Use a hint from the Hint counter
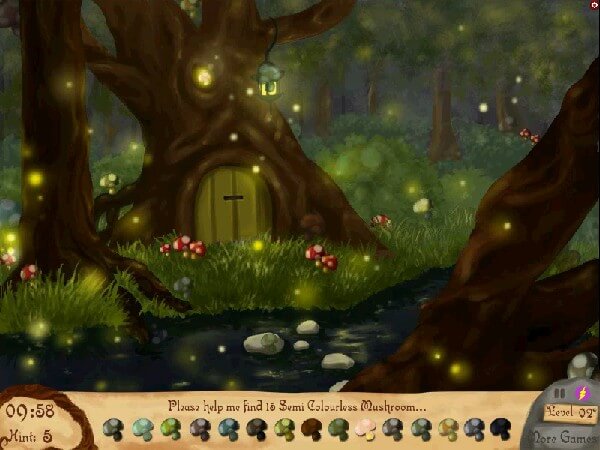The height and width of the screenshot is (450, 600). click(x=30, y=434)
